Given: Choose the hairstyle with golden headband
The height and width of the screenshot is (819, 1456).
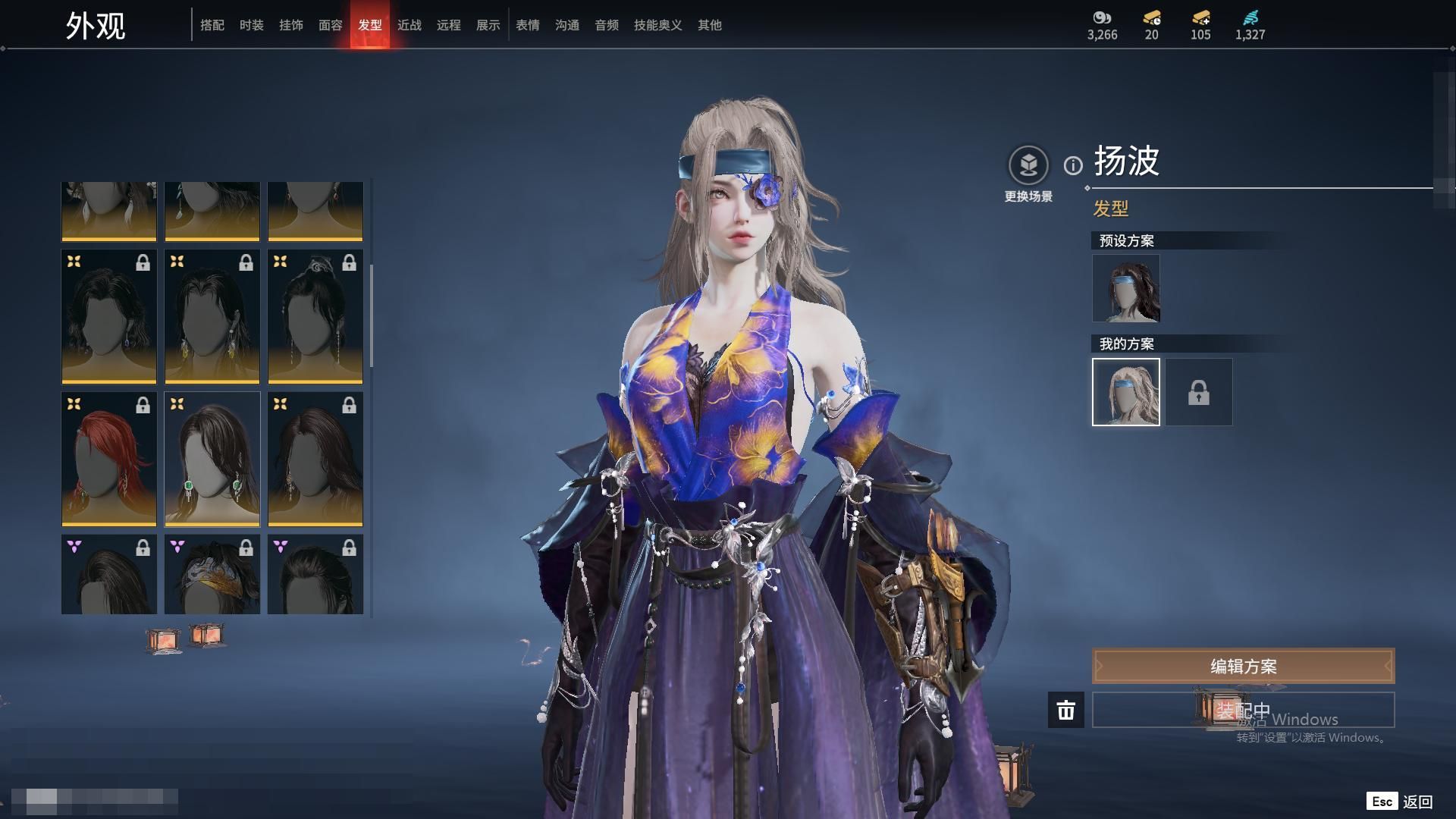Looking at the screenshot, I should pyautogui.click(x=212, y=575).
